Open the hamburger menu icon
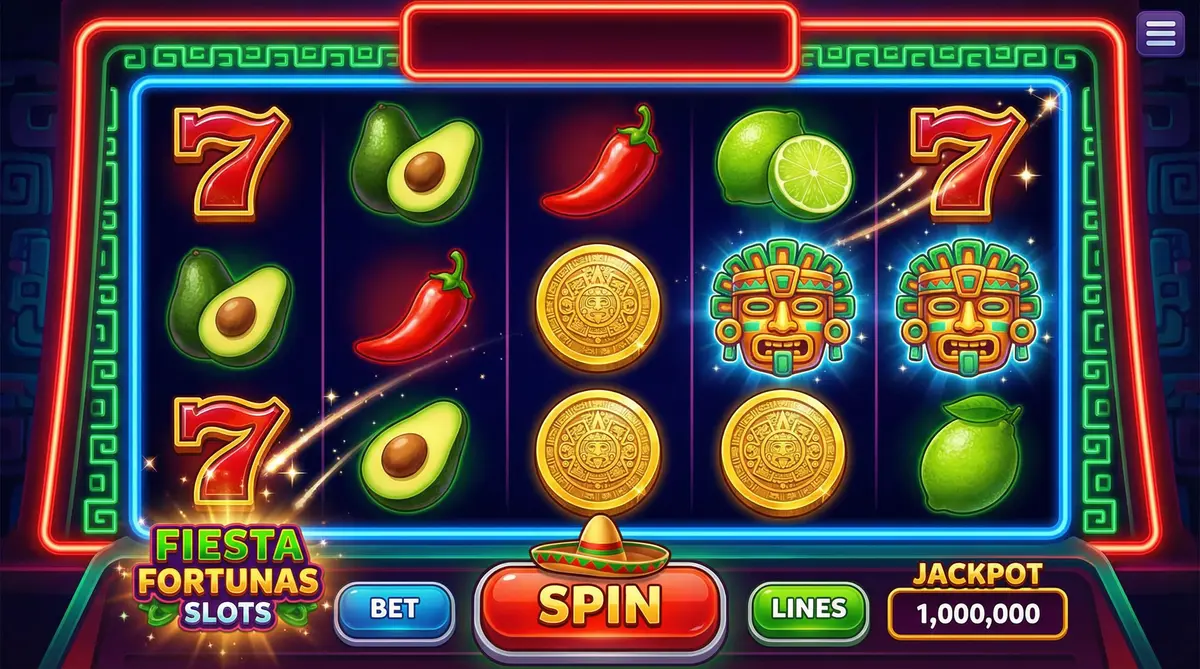 (1160, 34)
